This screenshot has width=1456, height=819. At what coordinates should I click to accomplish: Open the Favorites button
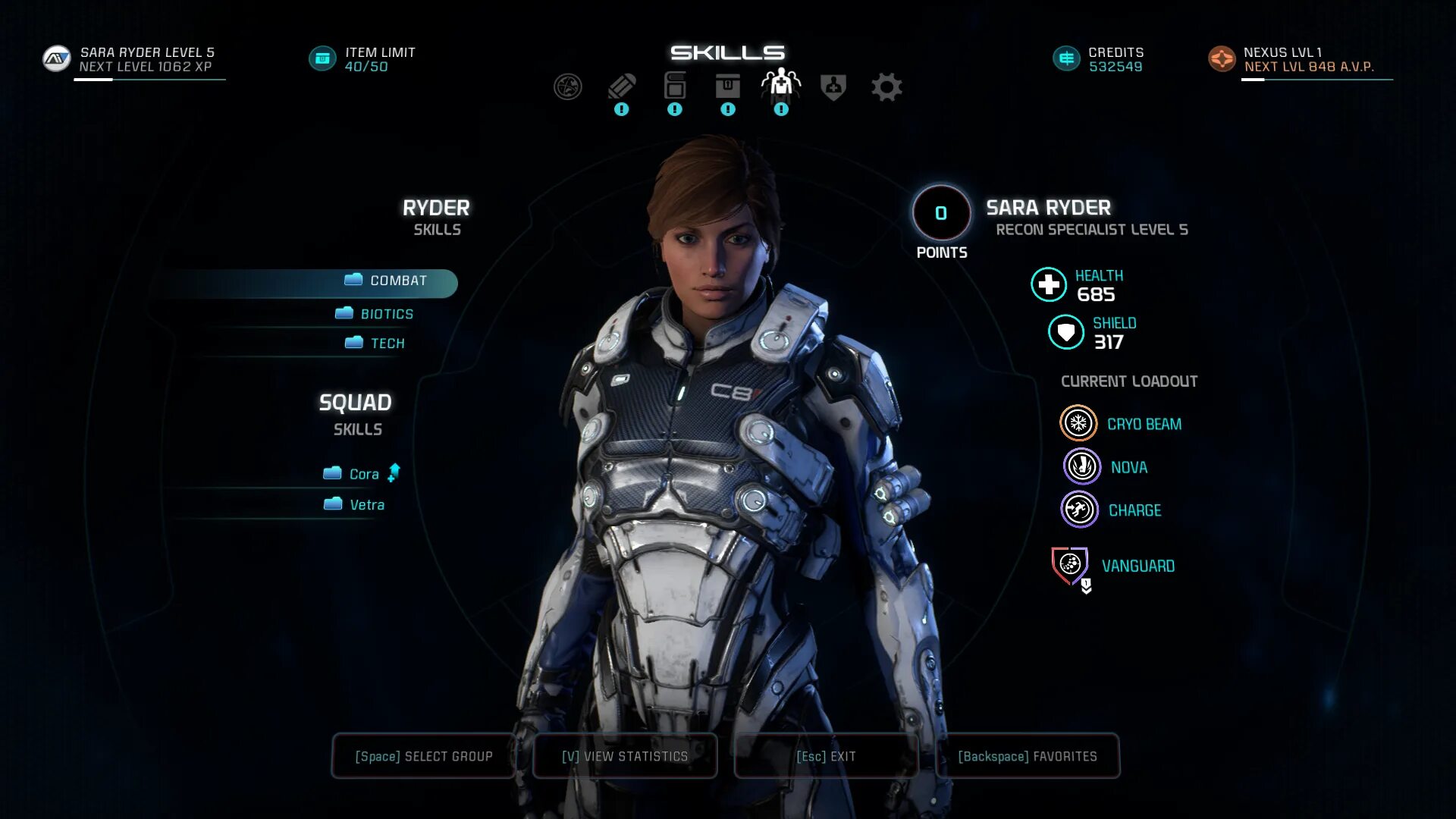[x=1028, y=756]
